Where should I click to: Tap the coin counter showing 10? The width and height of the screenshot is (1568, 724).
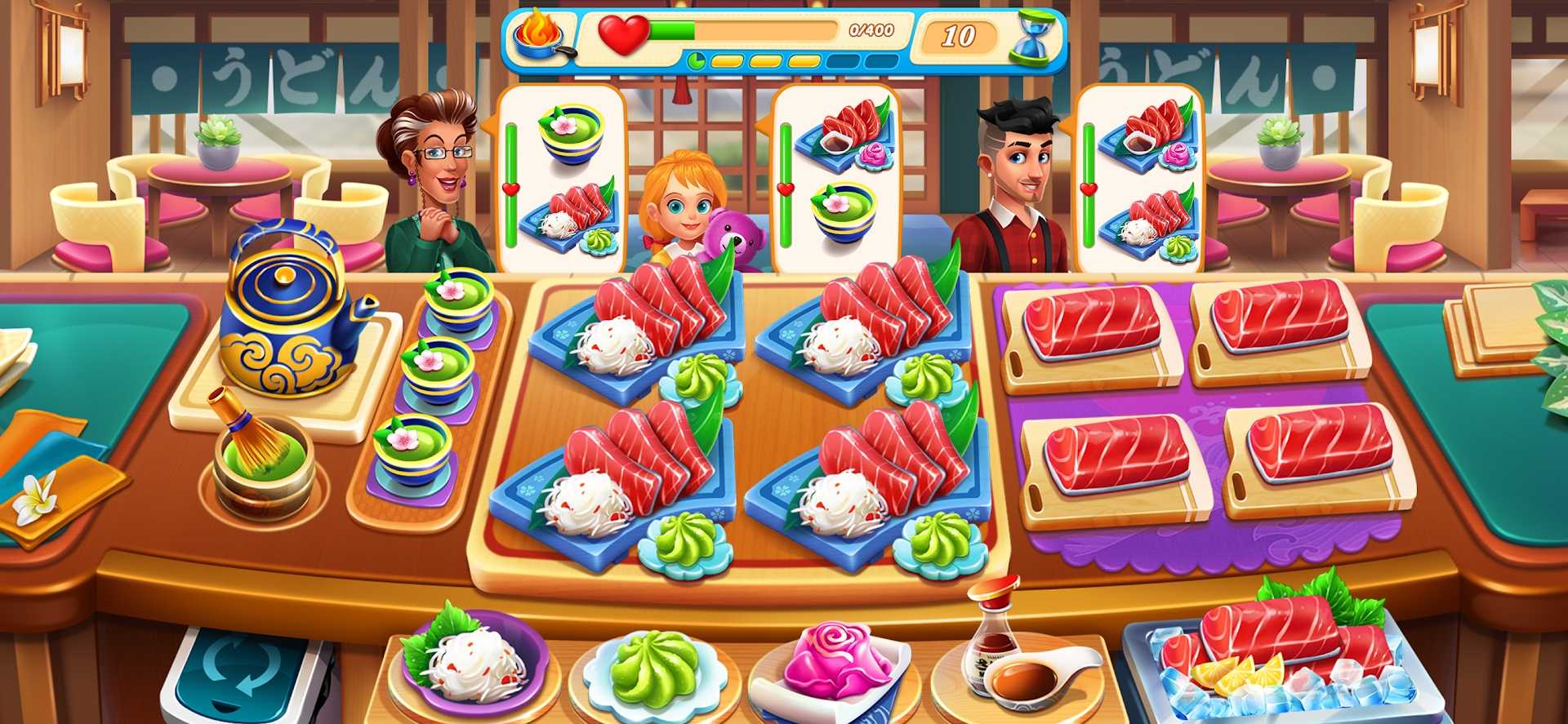tap(960, 36)
